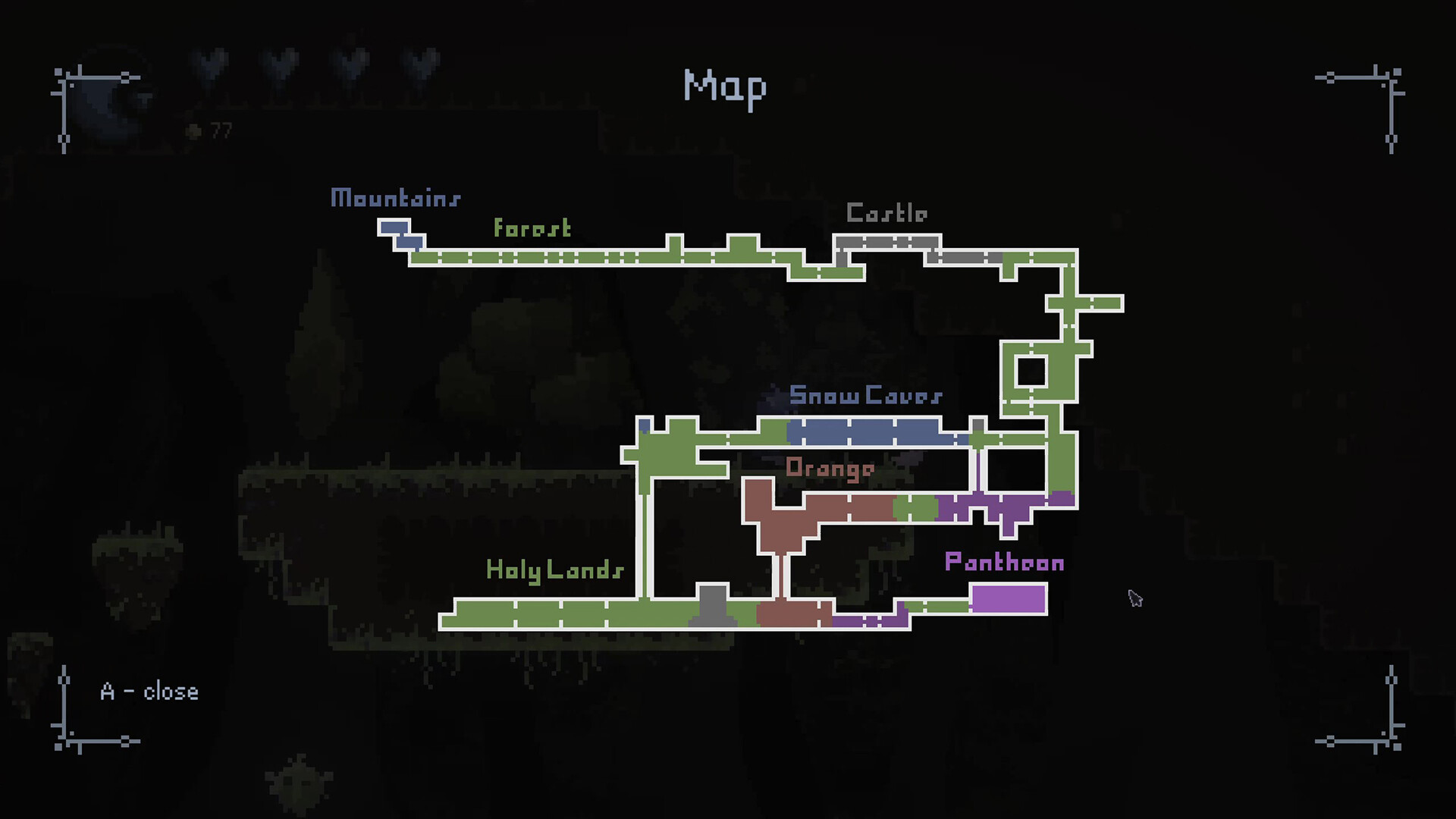Viewport: 1456px width, 819px height.
Task: Click the Snow Caves label
Action: [x=866, y=395]
